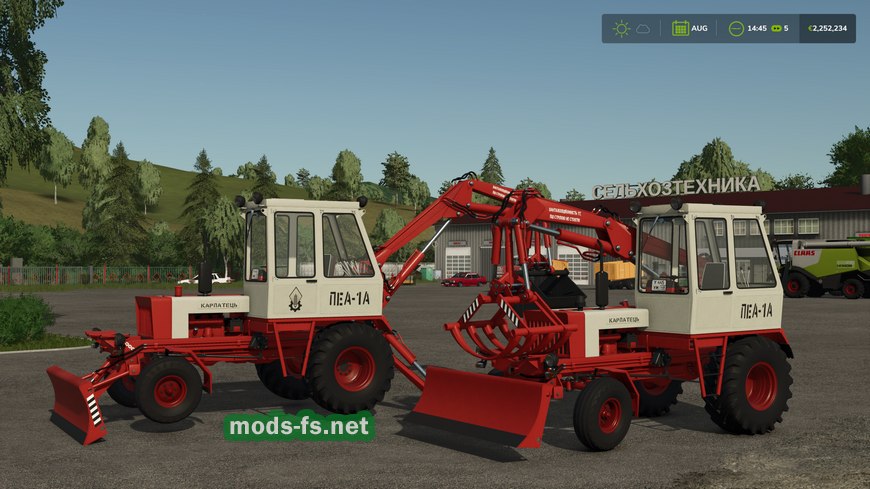Click the calendar icon showing AUG
The width and height of the screenshot is (870, 489).
[x=680, y=28]
